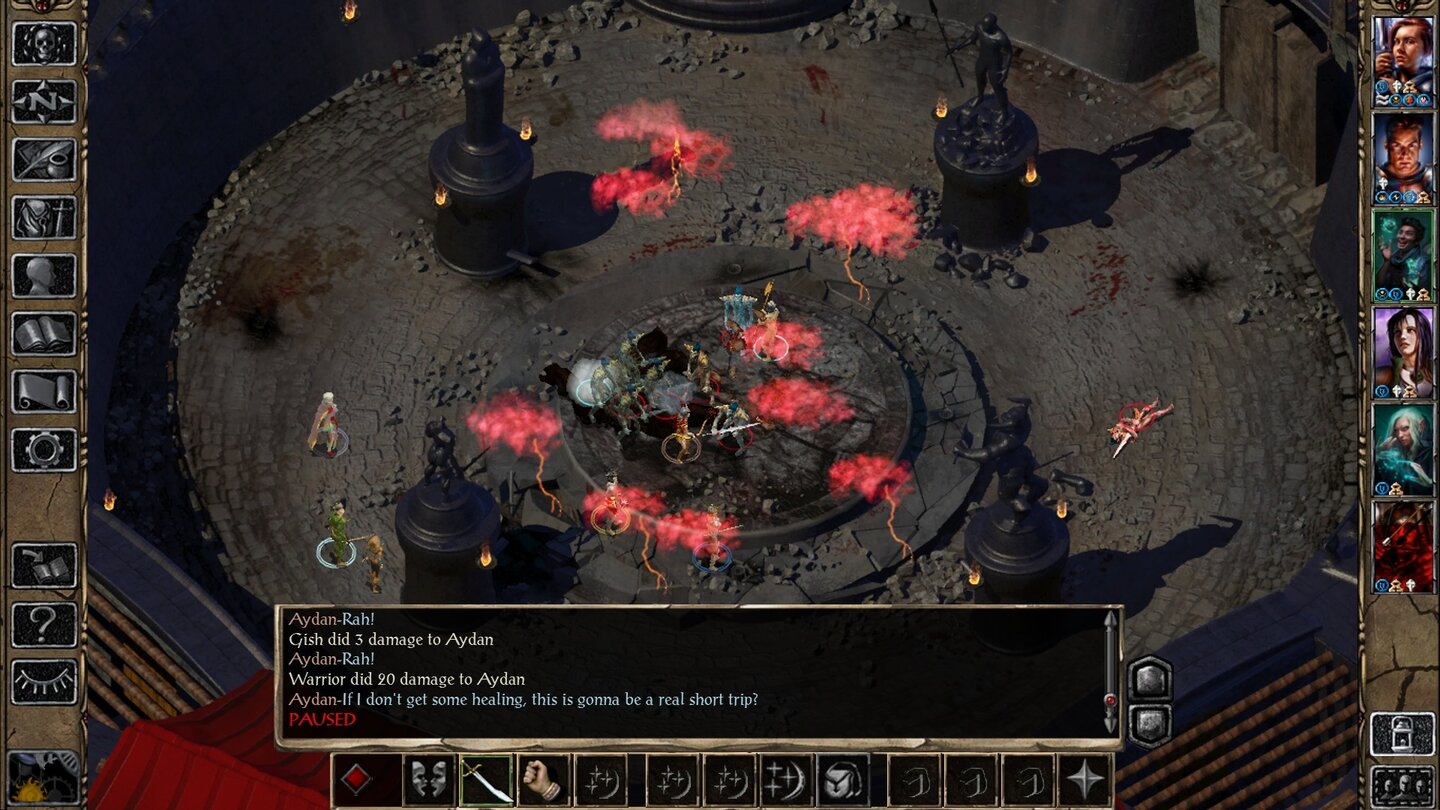Click the question mark help button
Viewport: 1440px width, 810px height.
[x=44, y=624]
